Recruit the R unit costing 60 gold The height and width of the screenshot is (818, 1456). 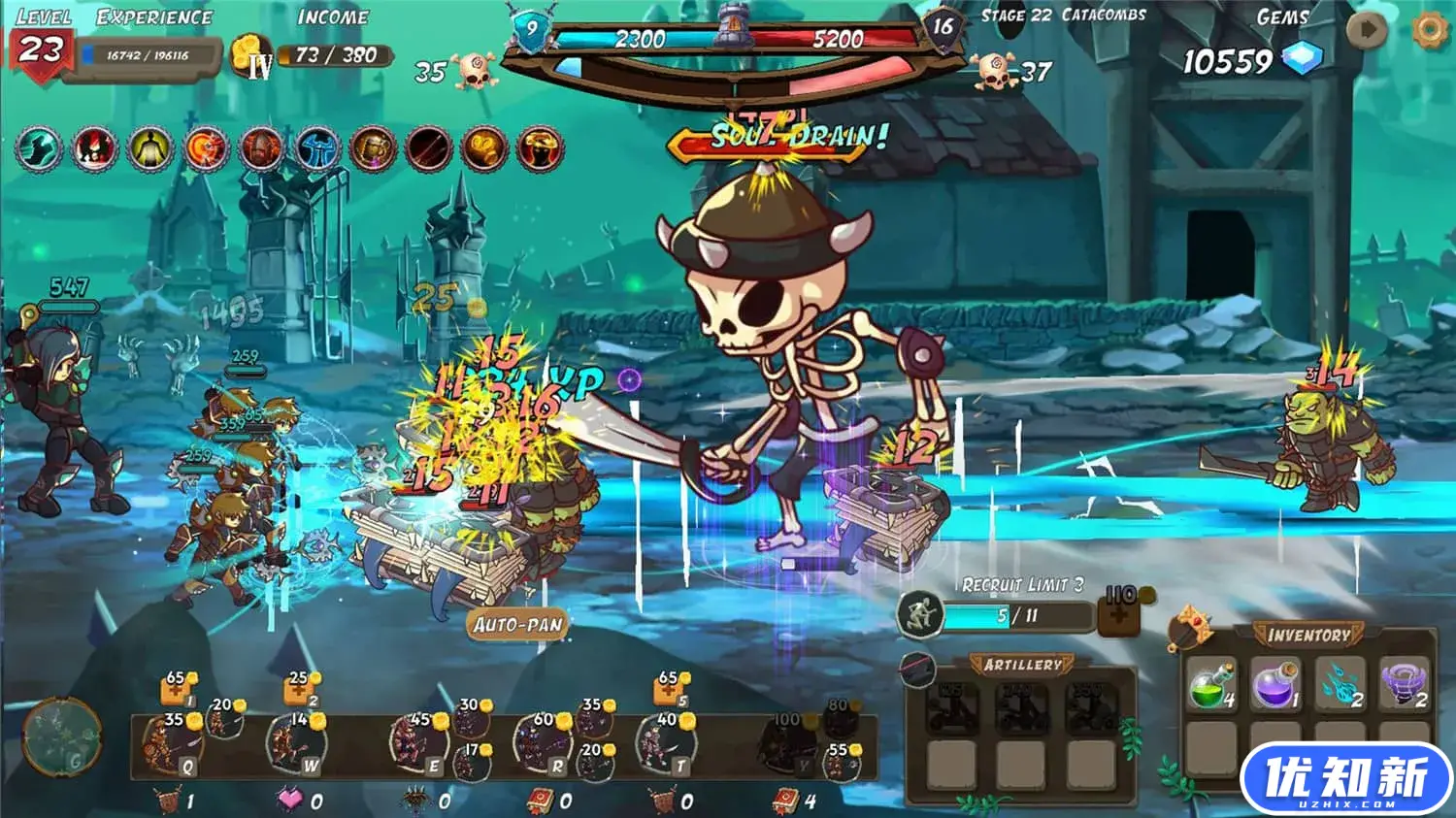(543, 745)
